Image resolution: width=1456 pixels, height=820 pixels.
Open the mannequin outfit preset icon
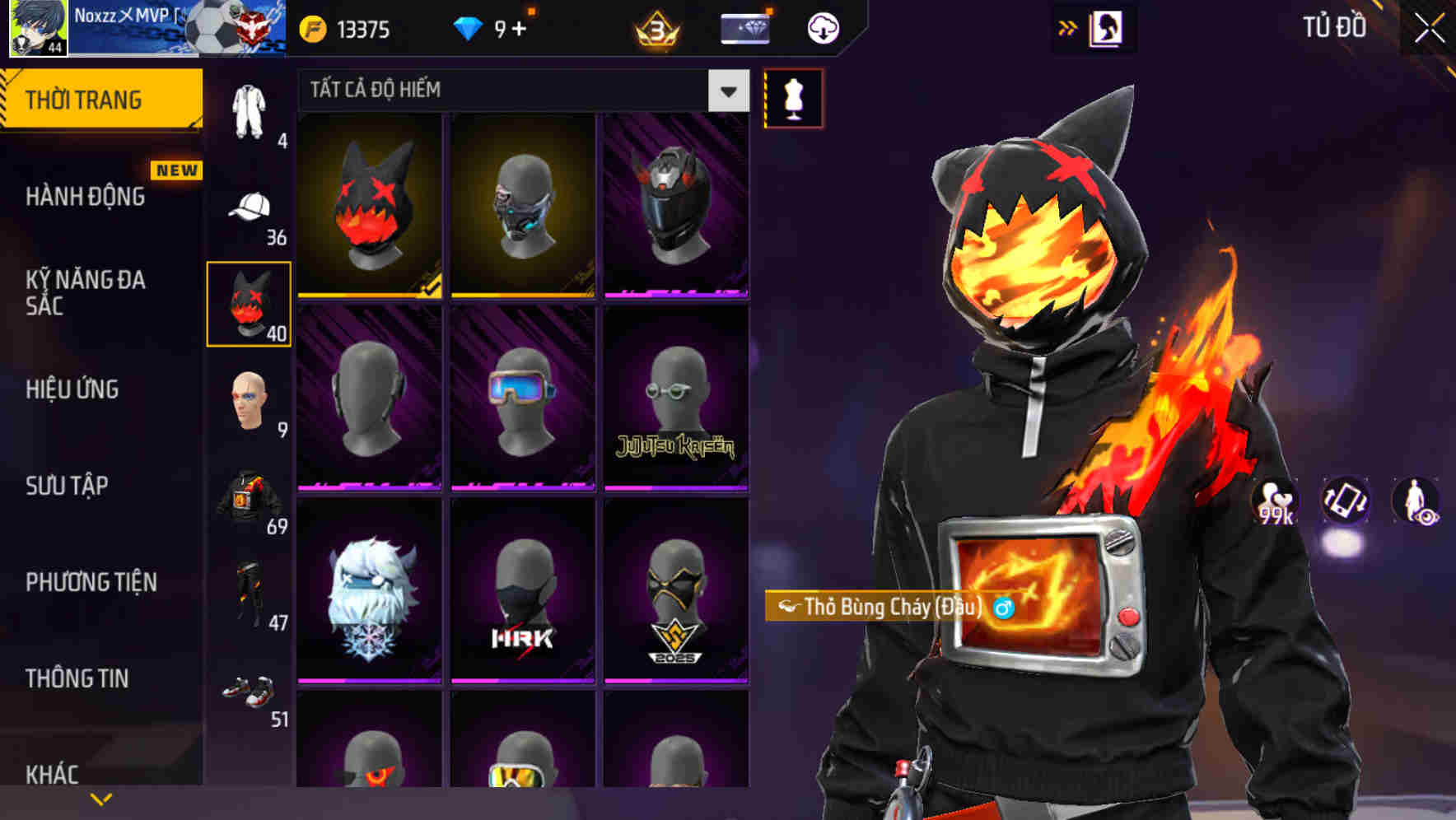click(793, 98)
